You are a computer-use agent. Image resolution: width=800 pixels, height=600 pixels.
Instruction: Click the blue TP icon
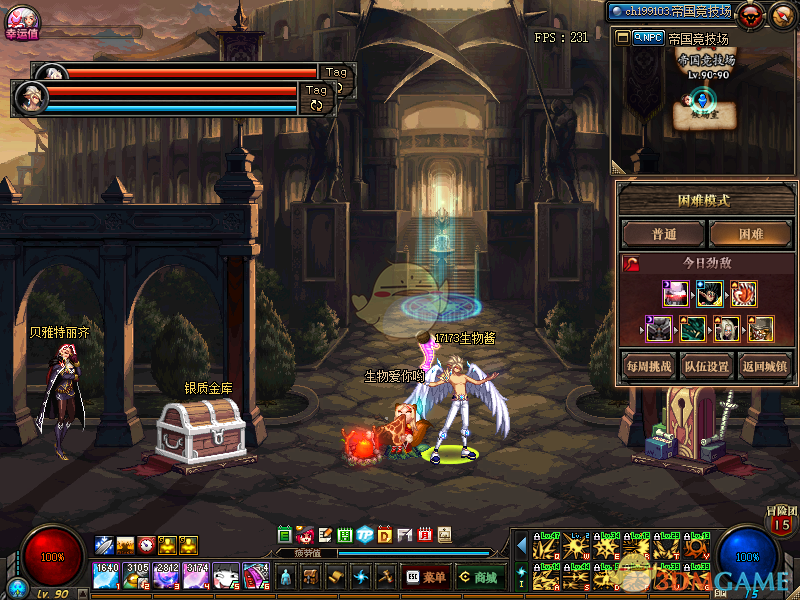pos(364,535)
